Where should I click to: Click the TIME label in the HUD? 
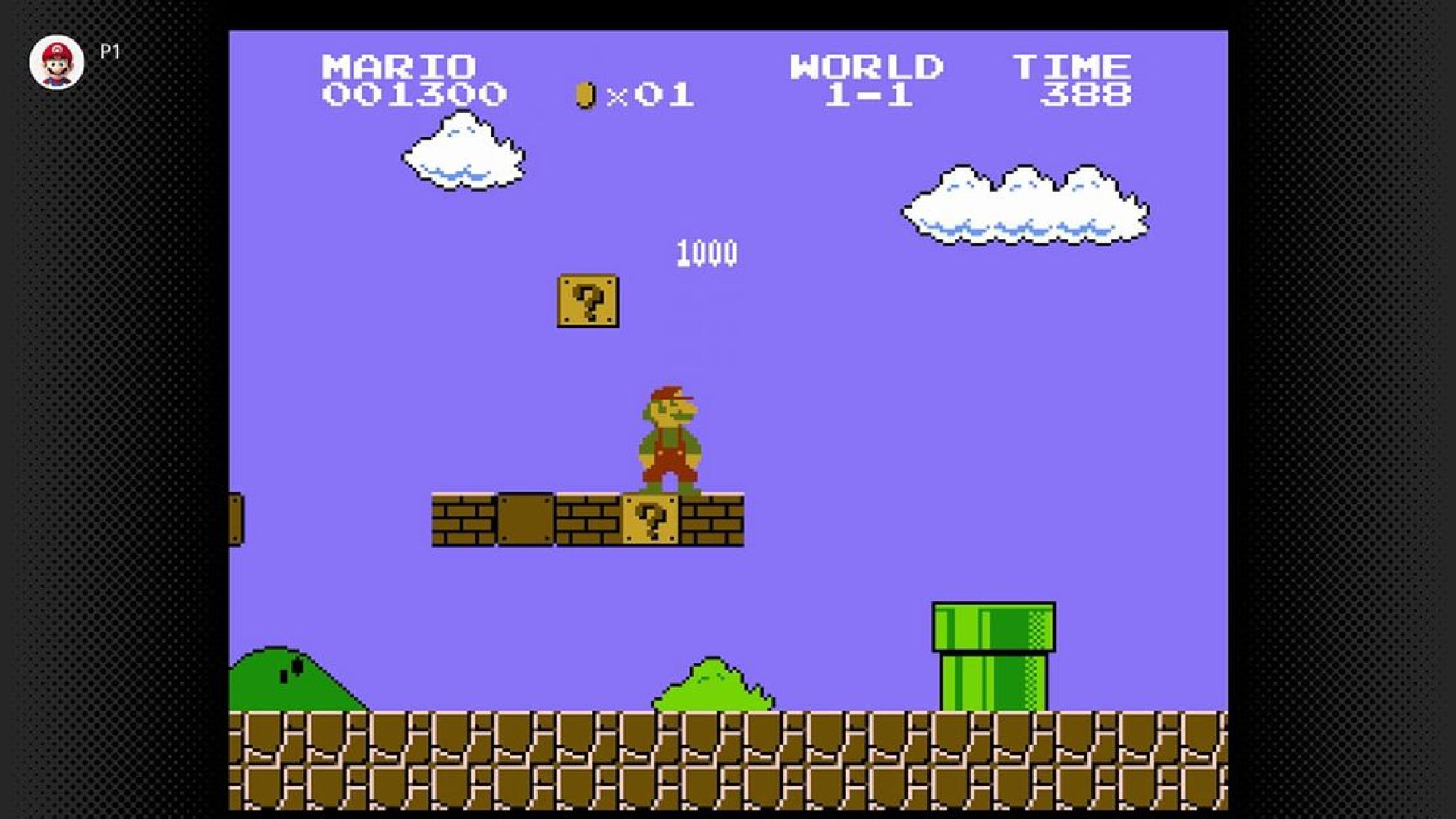coord(1073,64)
